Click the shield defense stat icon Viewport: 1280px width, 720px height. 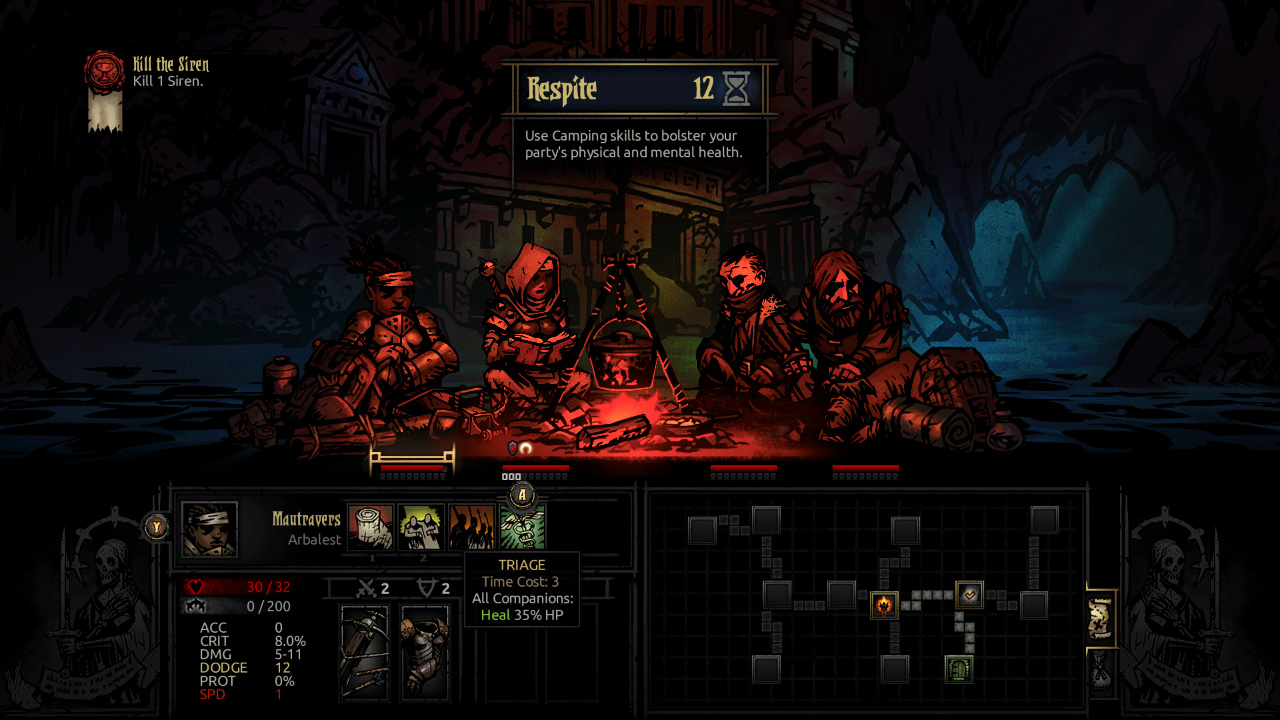424,588
